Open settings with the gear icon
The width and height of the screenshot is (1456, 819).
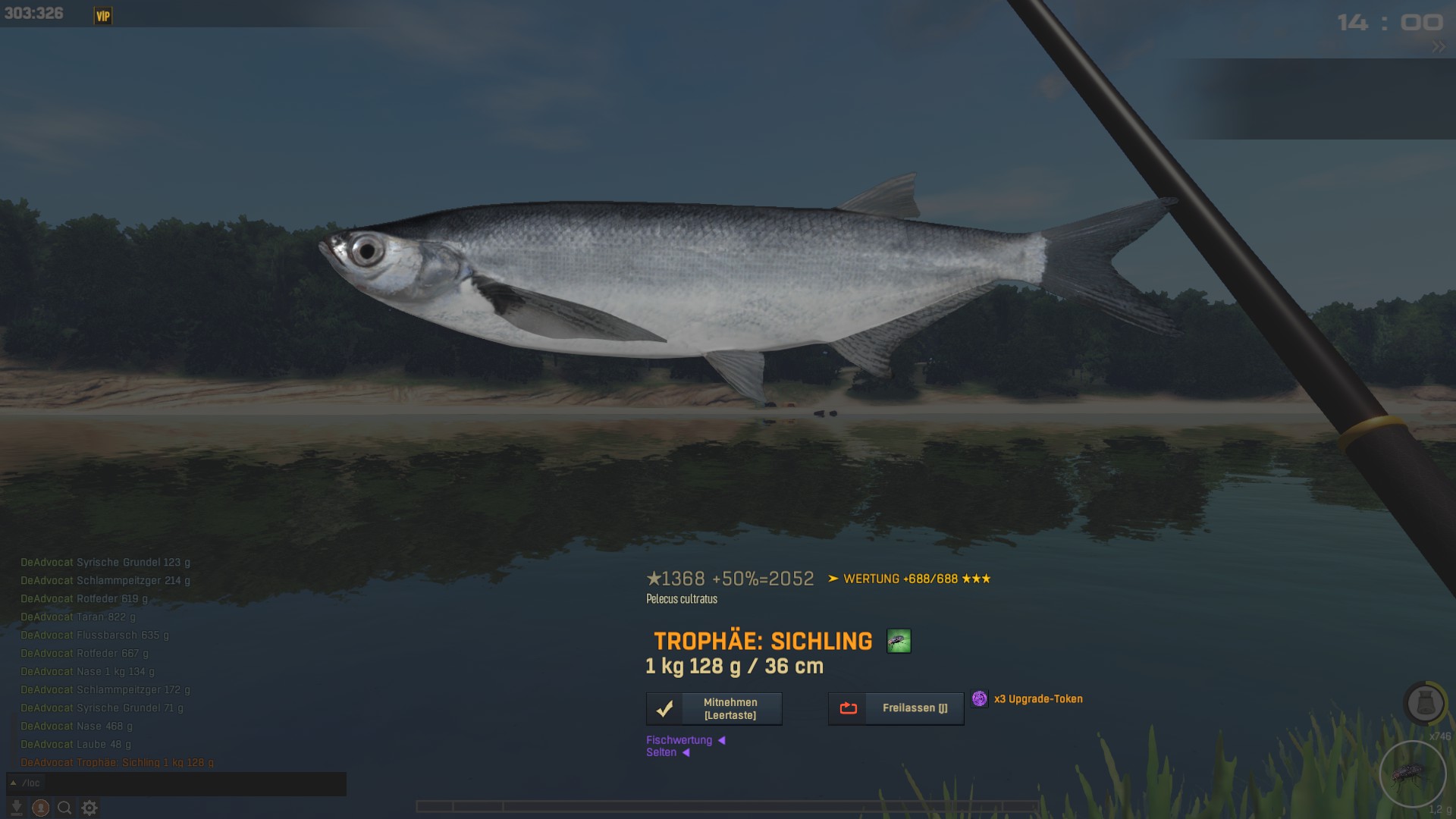pos(89,808)
